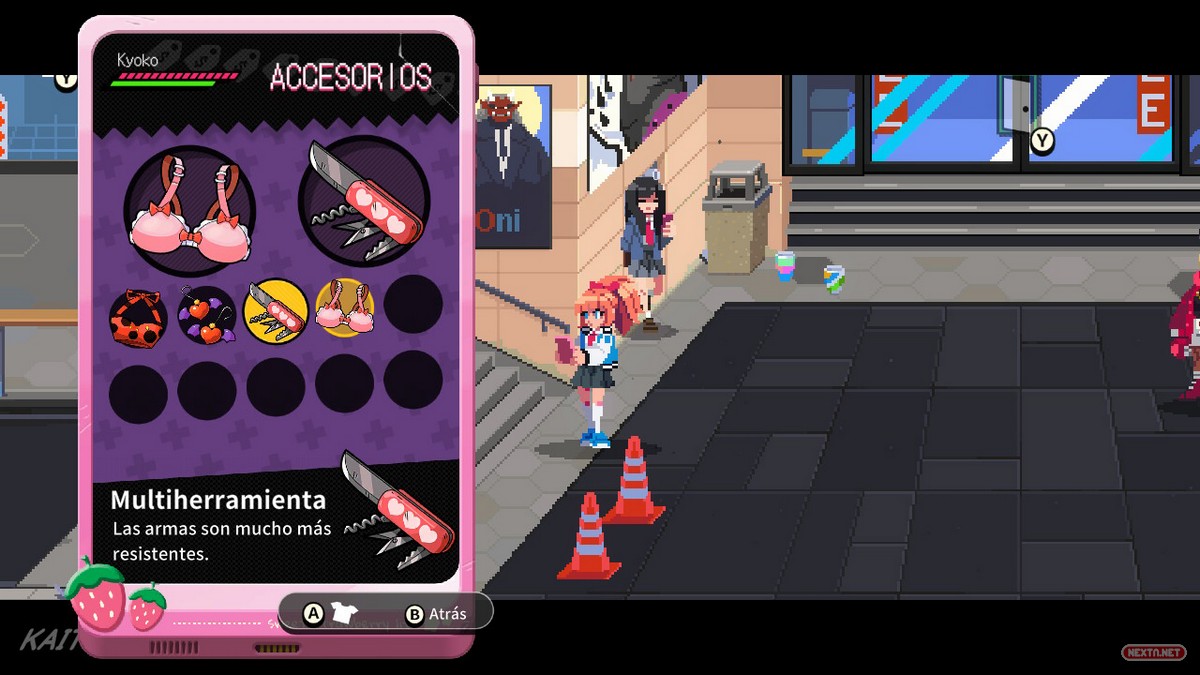This screenshot has width=1200, height=675.
Task: Select the small yellow-highlighted multitool in the grid
Action: pos(275,308)
